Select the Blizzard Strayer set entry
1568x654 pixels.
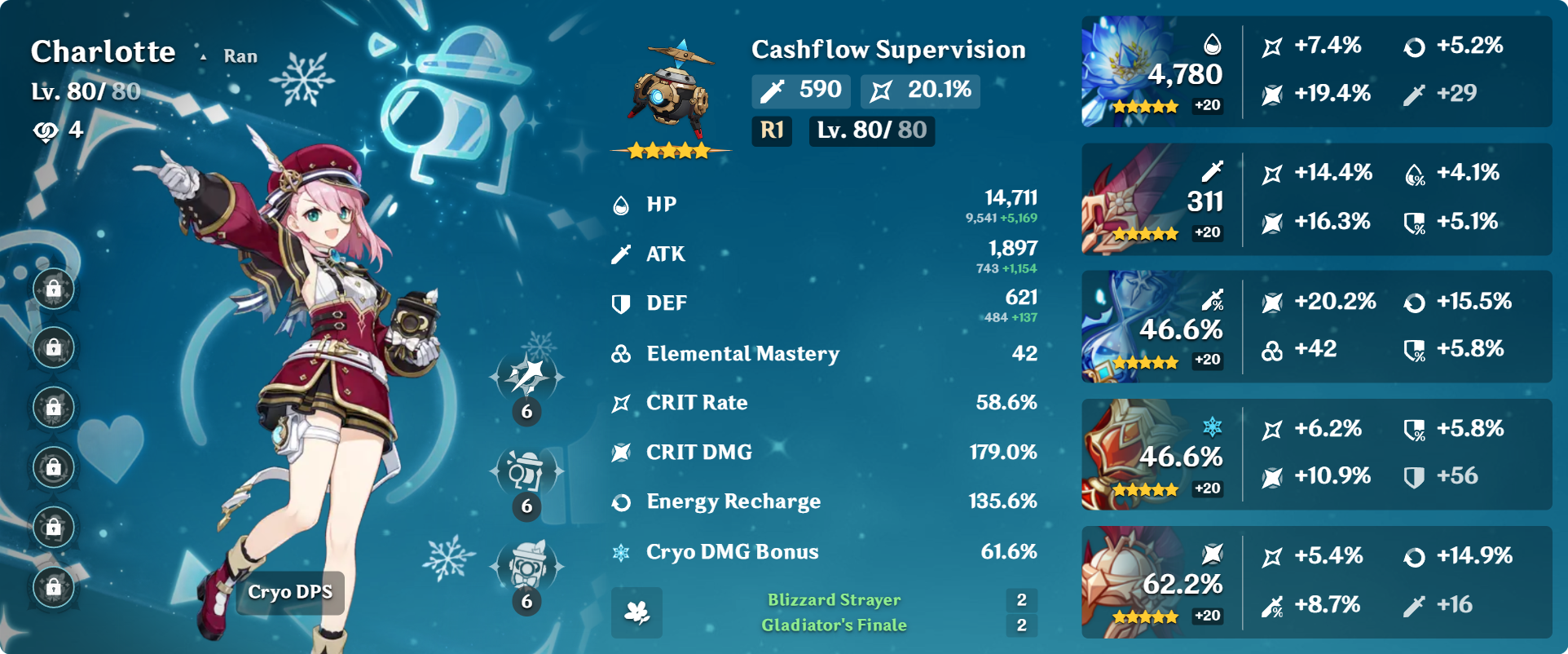pyautogui.click(x=834, y=600)
